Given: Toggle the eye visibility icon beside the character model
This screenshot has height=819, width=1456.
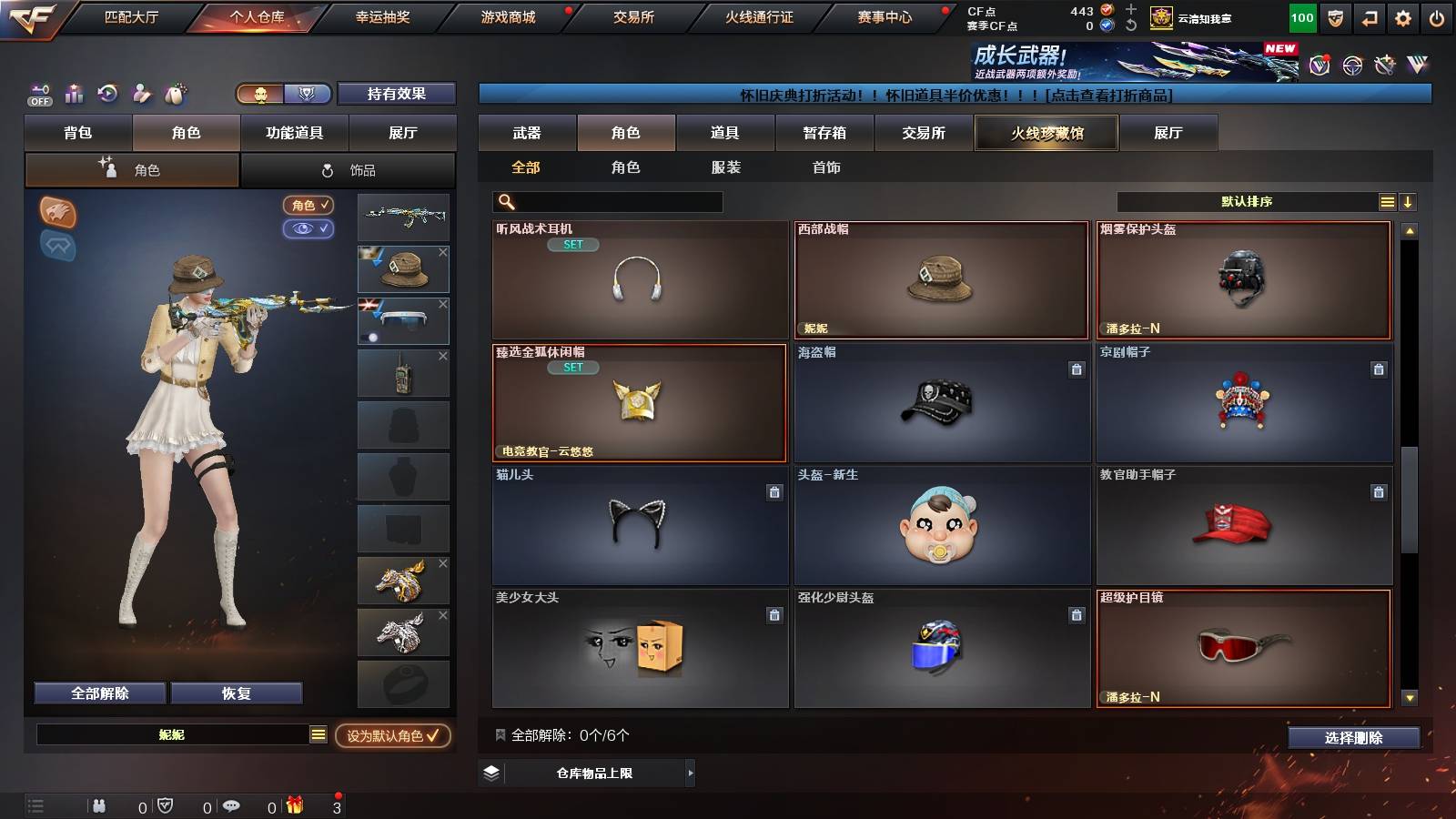Looking at the screenshot, I should click(x=310, y=229).
